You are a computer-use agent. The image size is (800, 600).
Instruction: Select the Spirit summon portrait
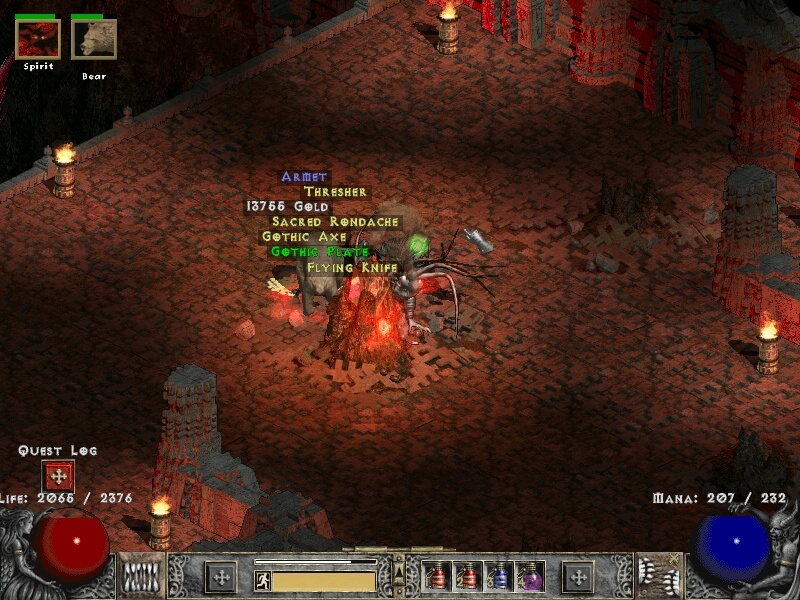pos(38,39)
